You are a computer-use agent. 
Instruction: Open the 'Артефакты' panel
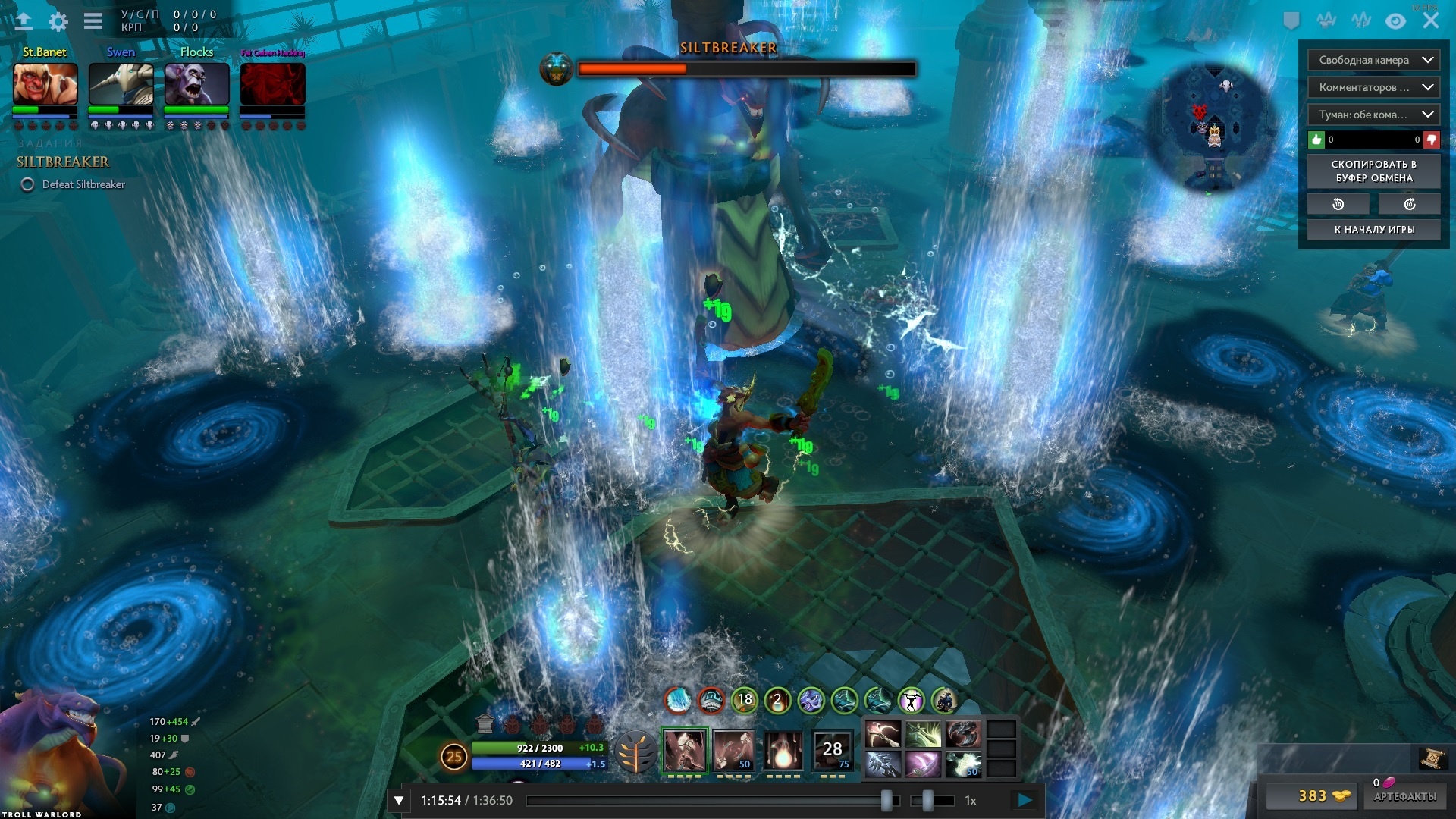click(1404, 796)
